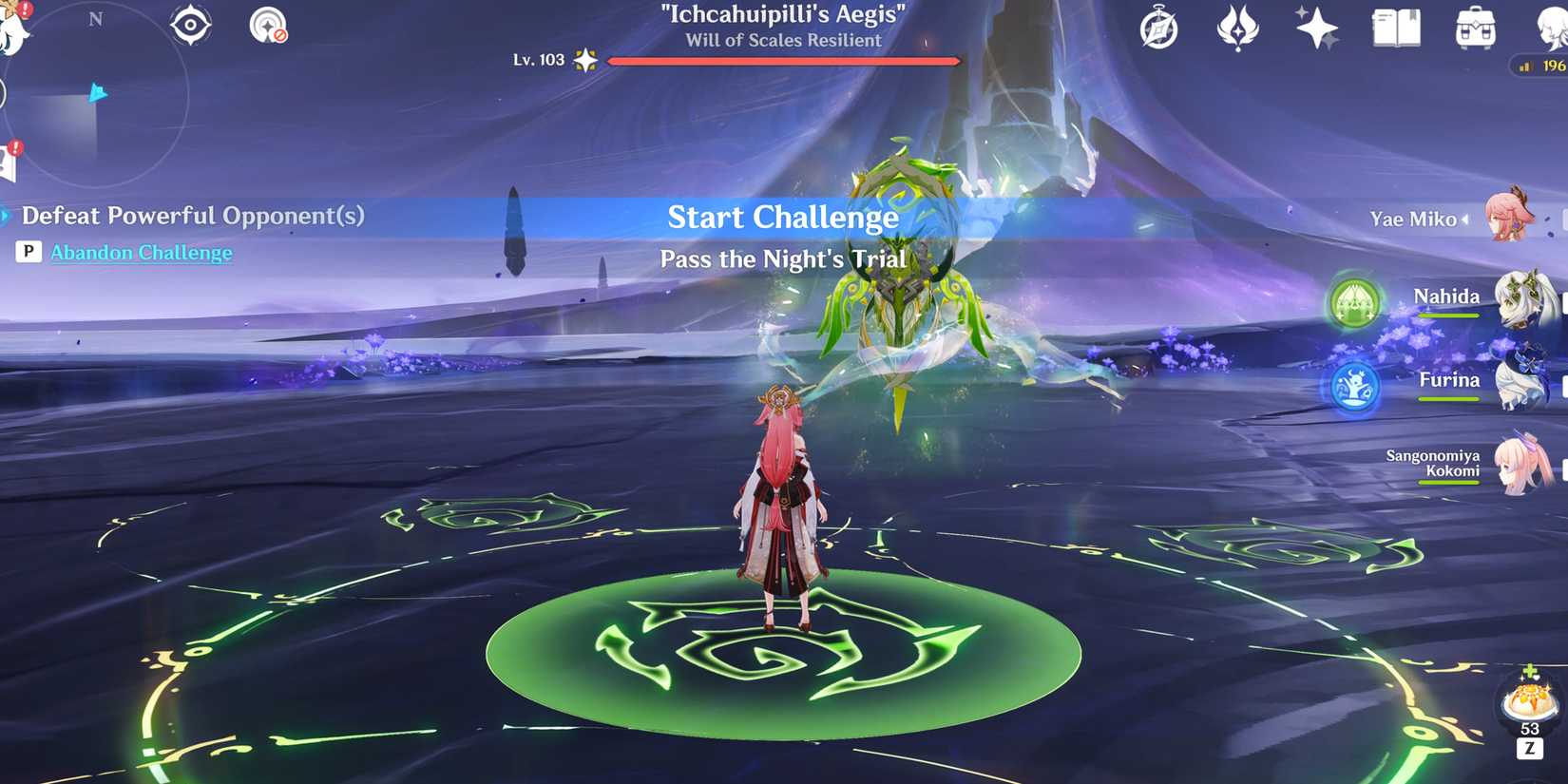This screenshot has width=1568, height=784.
Task: Select the Start Challenge prompt
Action: [782, 218]
